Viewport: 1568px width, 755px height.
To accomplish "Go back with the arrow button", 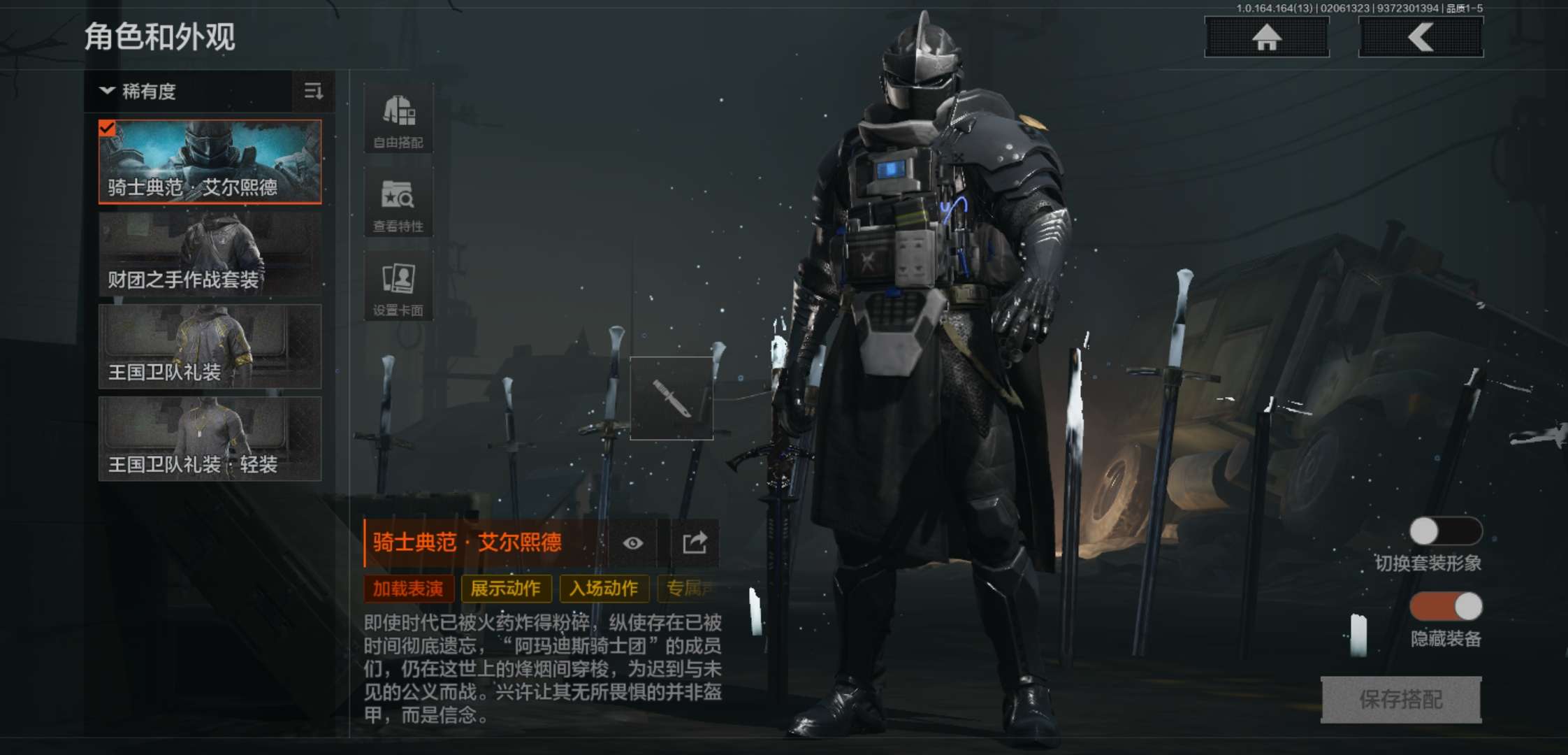I will tap(1421, 37).
